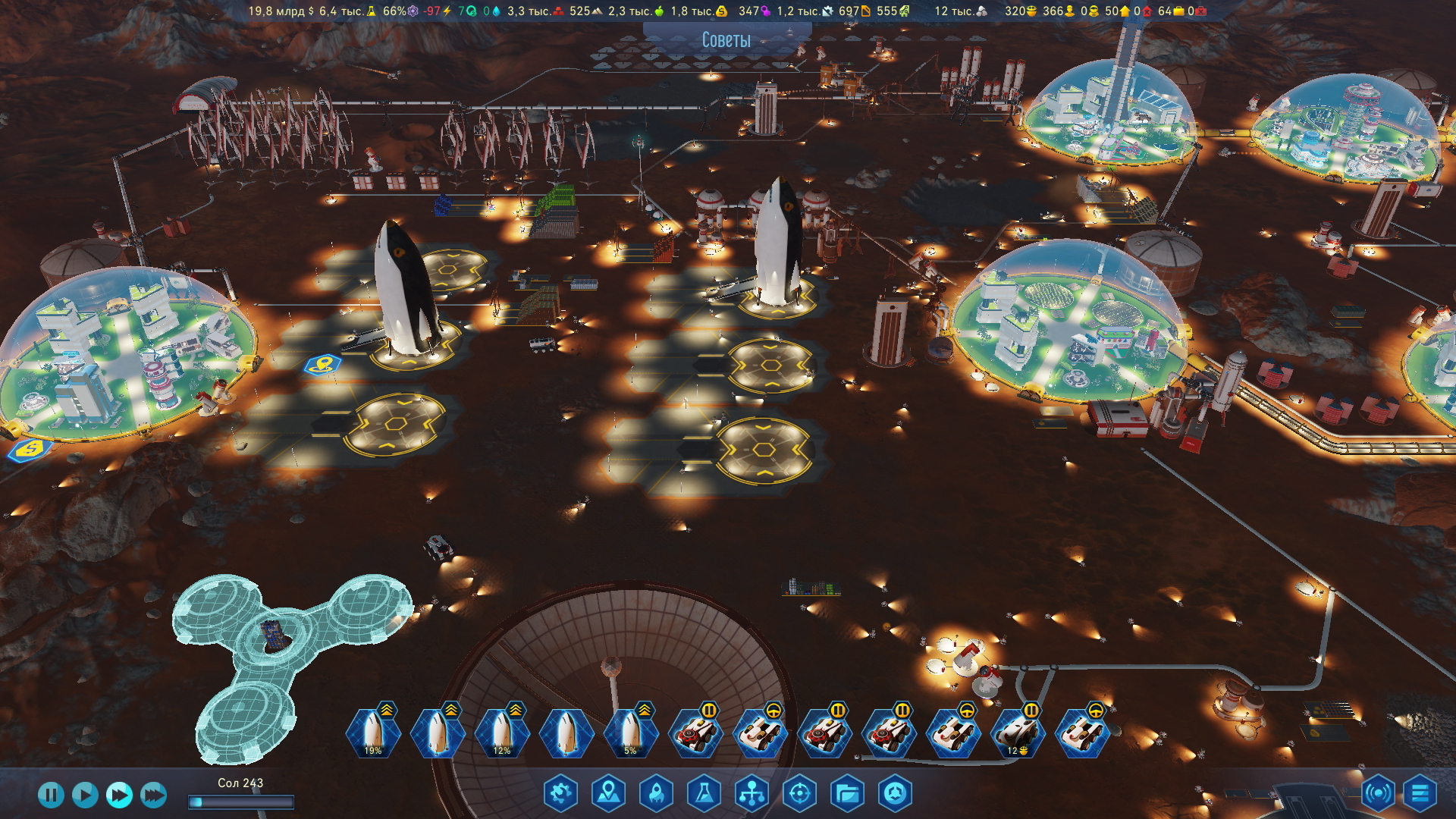Open the build menu gear icon
1456x819 pixels.
(x=560, y=794)
